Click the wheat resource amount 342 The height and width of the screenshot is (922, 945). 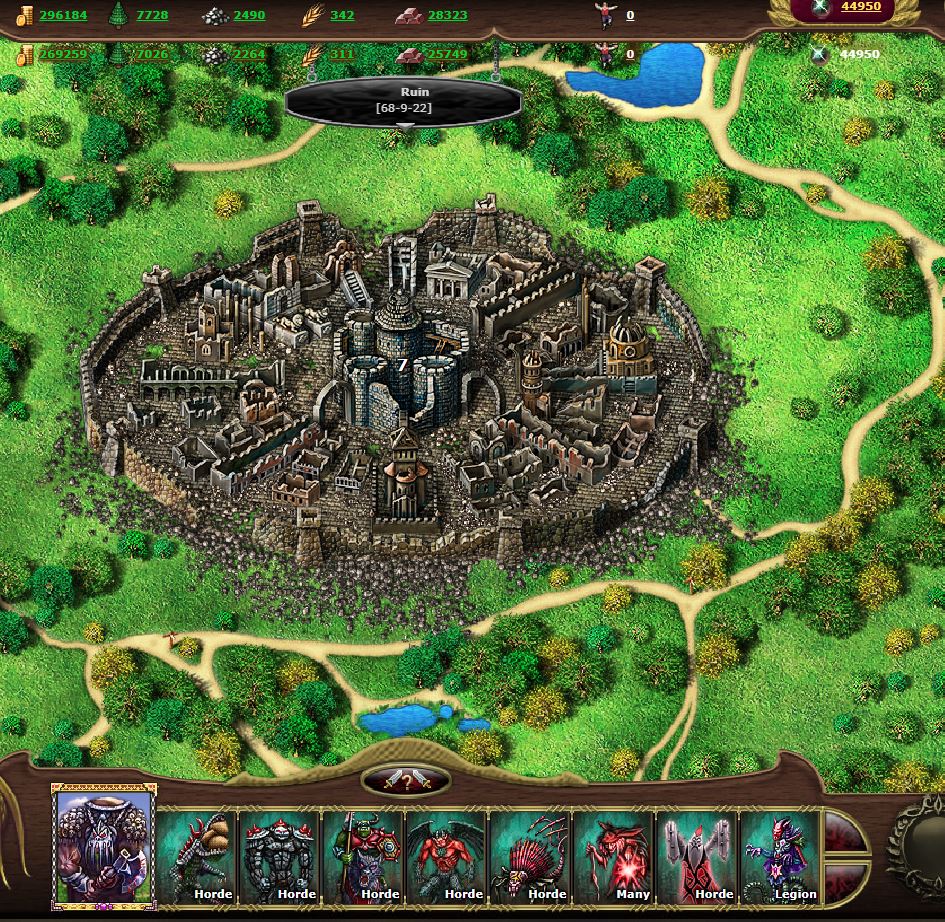pyautogui.click(x=341, y=16)
